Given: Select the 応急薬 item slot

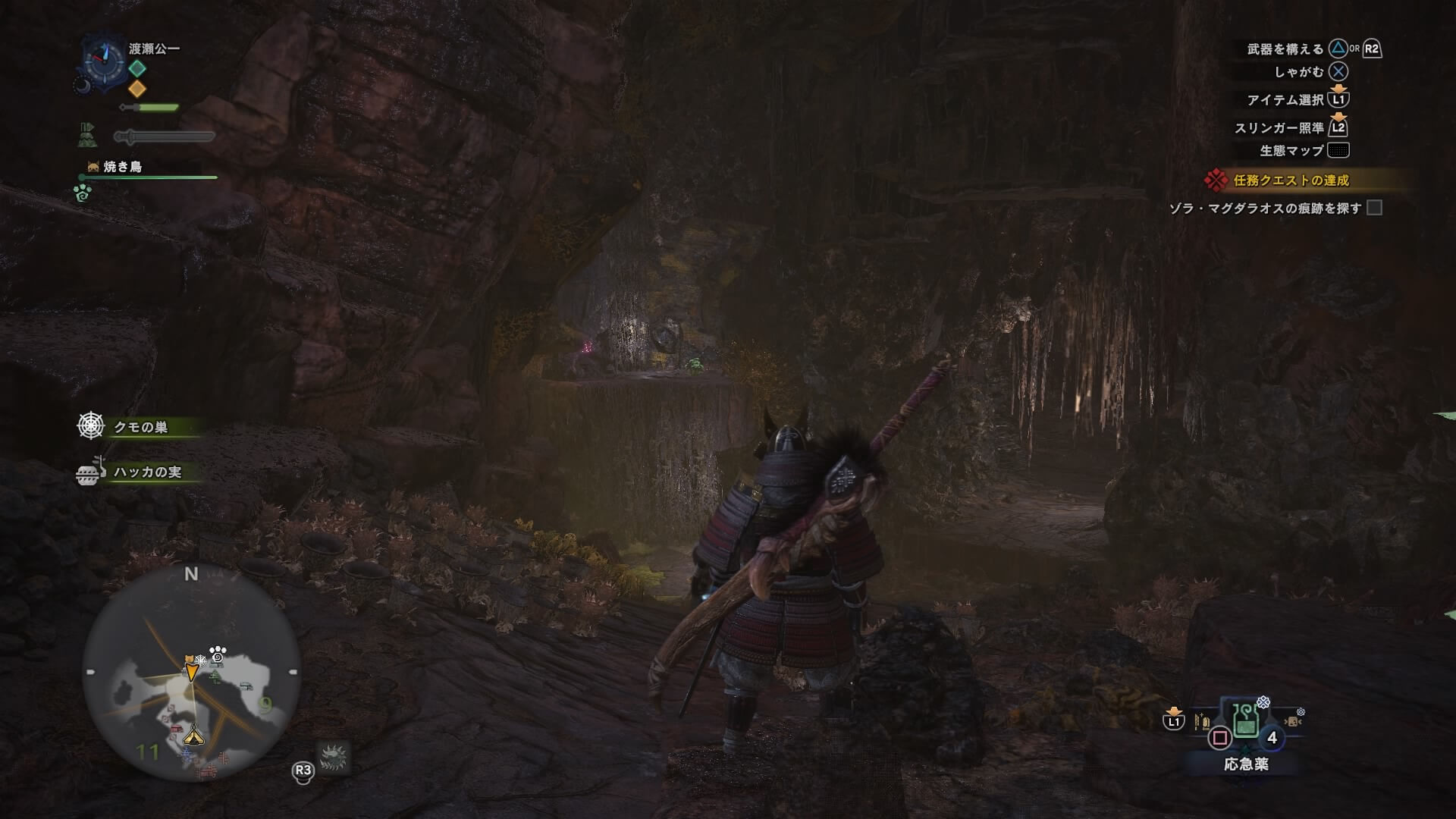Looking at the screenshot, I should [x=1245, y=722].
